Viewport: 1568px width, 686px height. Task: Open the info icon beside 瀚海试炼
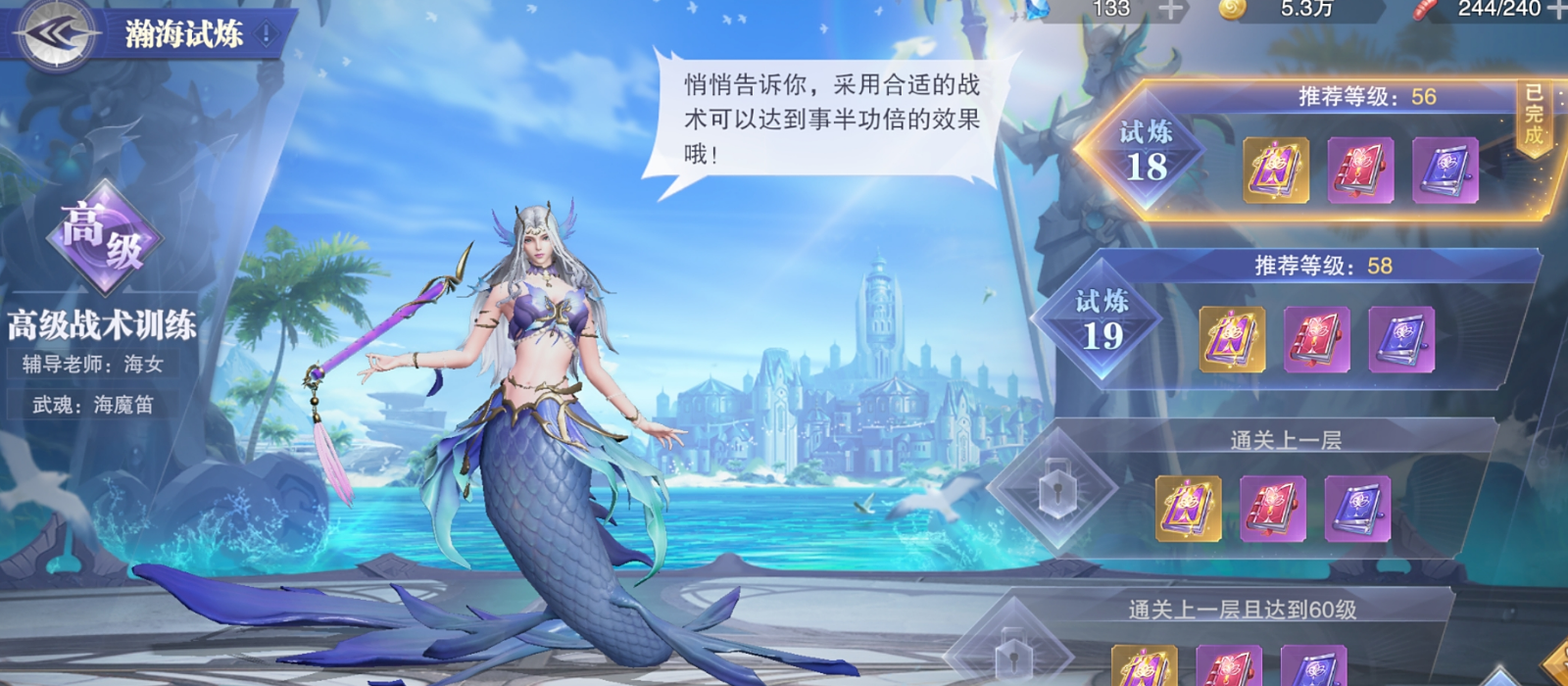[266, 34]
